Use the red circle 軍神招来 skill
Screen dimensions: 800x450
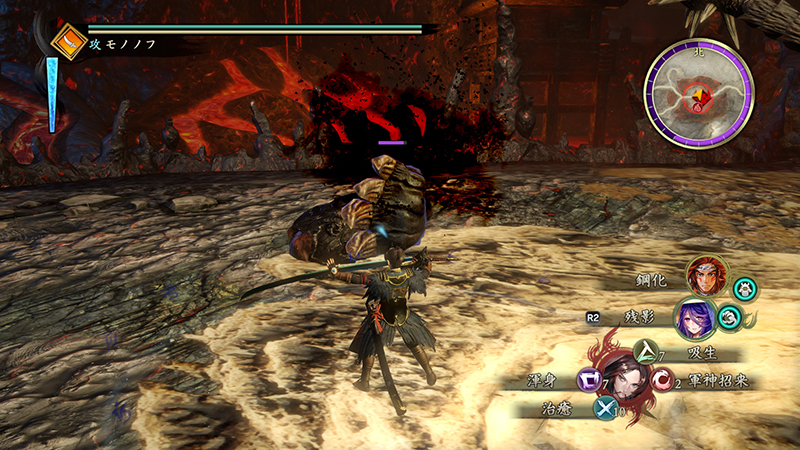tap(661, 380)
